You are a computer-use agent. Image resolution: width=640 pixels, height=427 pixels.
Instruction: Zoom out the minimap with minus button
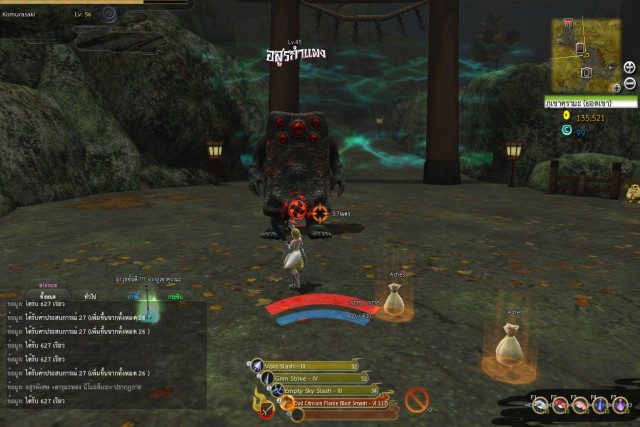coord(629,82)
